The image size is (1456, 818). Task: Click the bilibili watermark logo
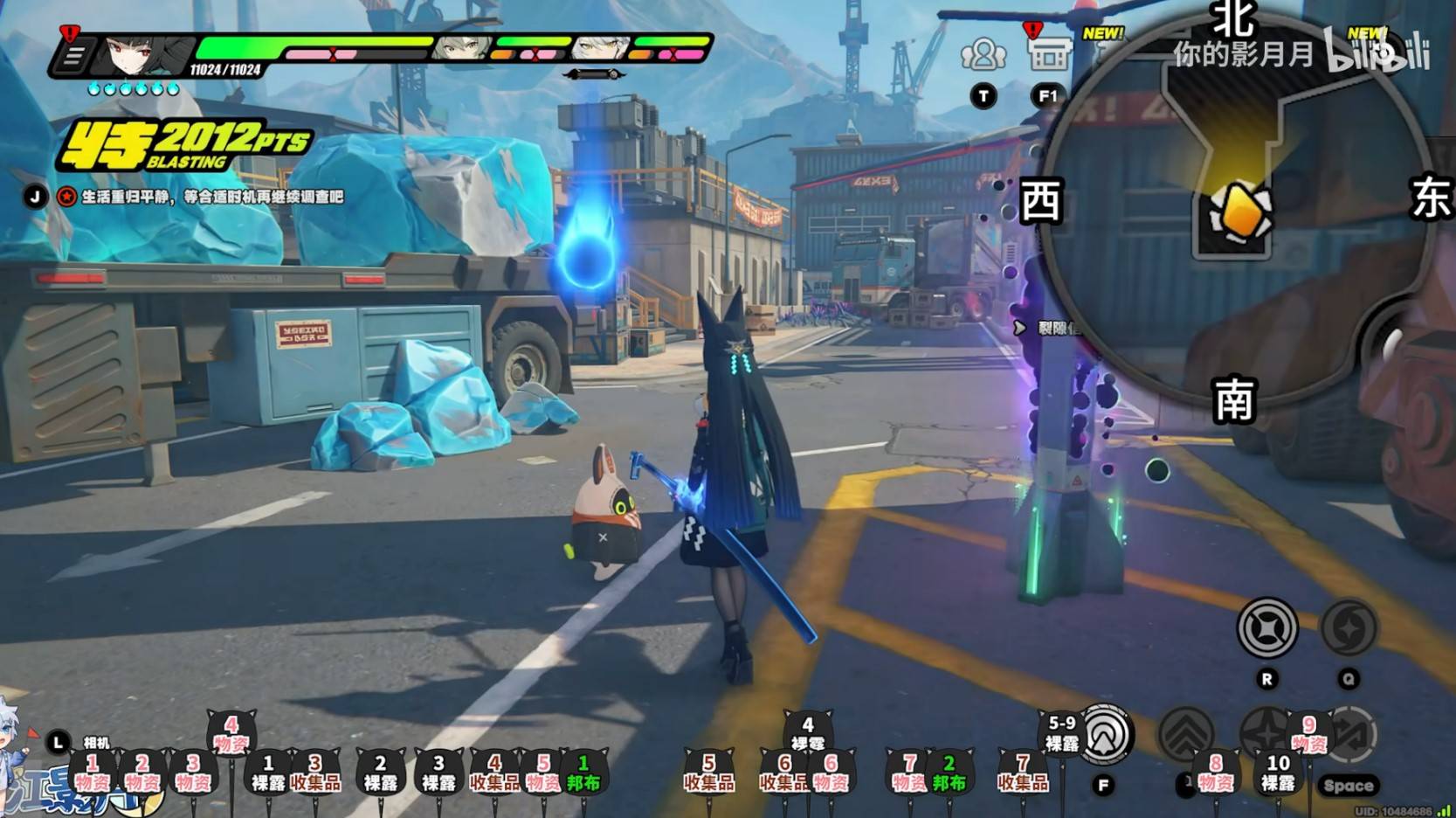1377,52
